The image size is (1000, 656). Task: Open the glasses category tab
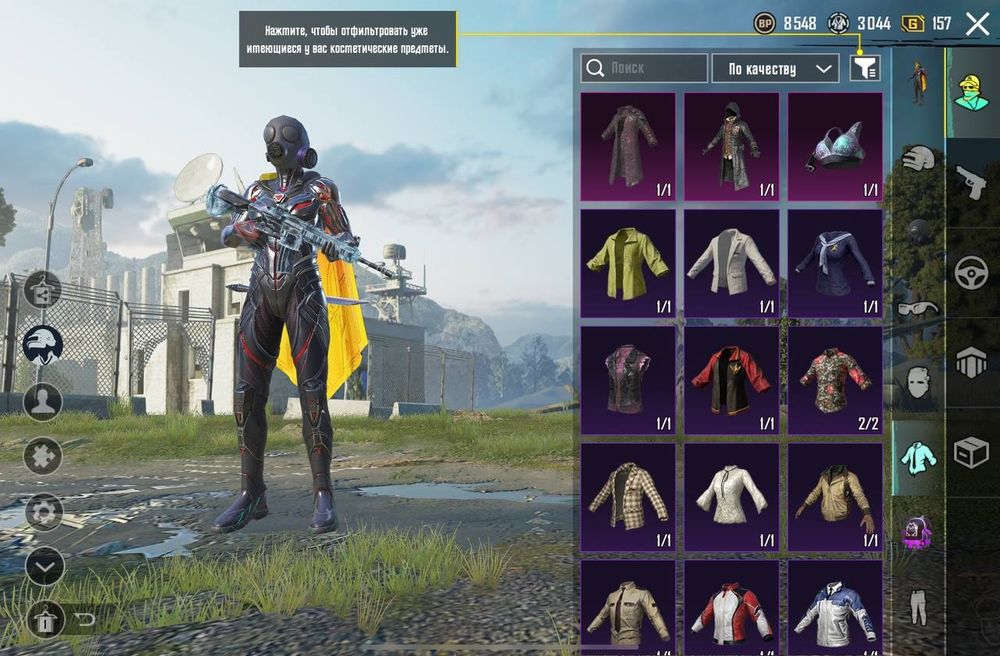click(918, 308)
